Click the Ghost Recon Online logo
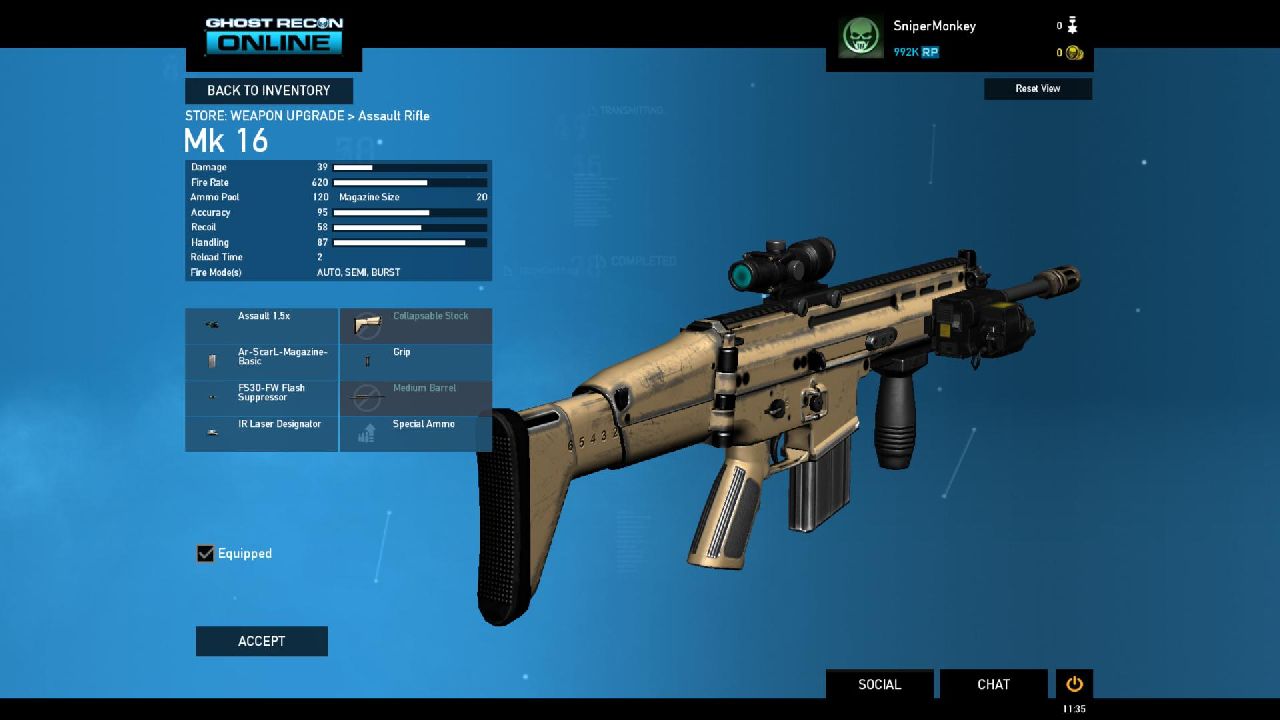Viewport: 1280px width, 720px height. [274, 36]
